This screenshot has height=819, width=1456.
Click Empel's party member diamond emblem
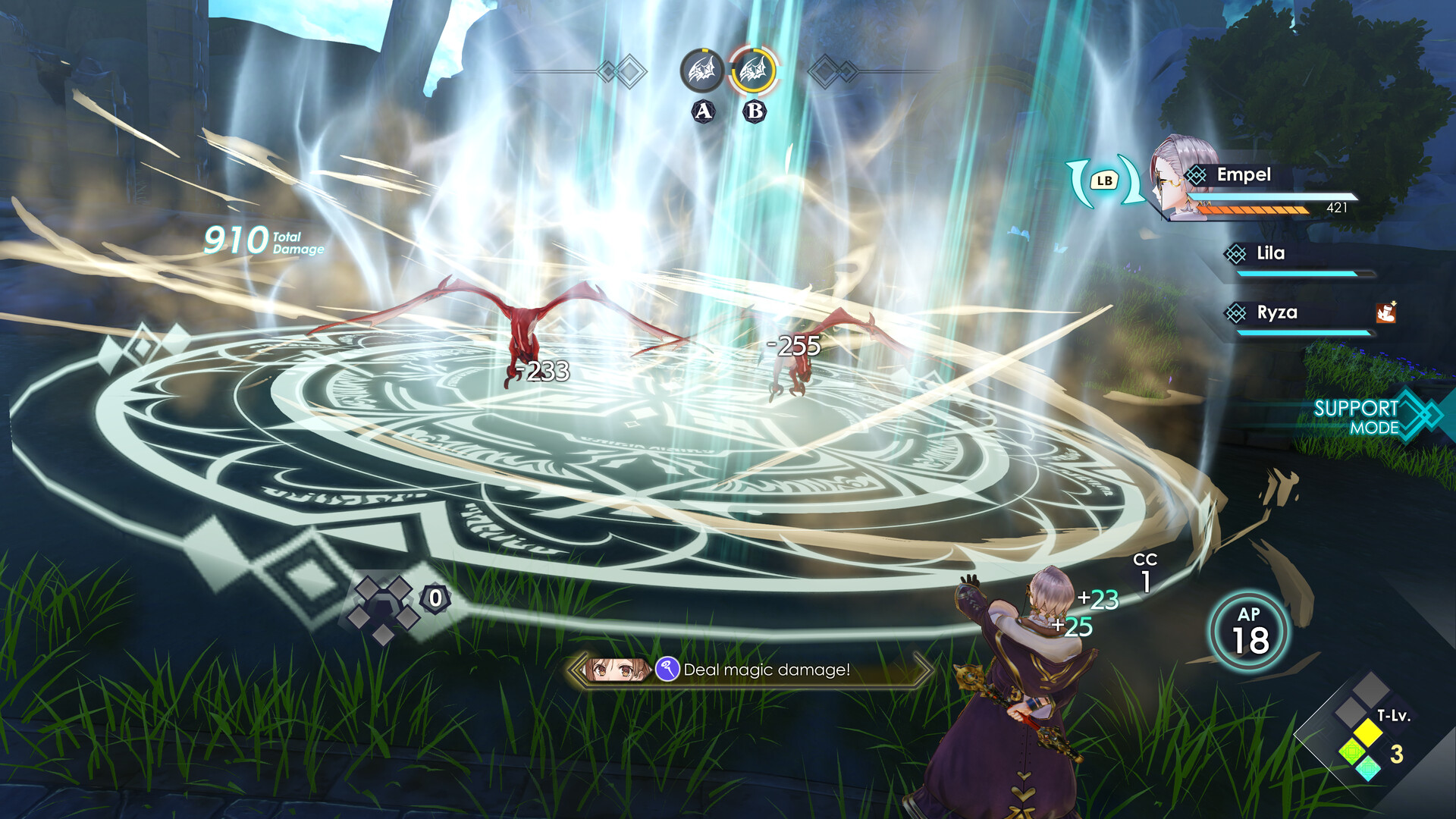[x=1196, y=174]
